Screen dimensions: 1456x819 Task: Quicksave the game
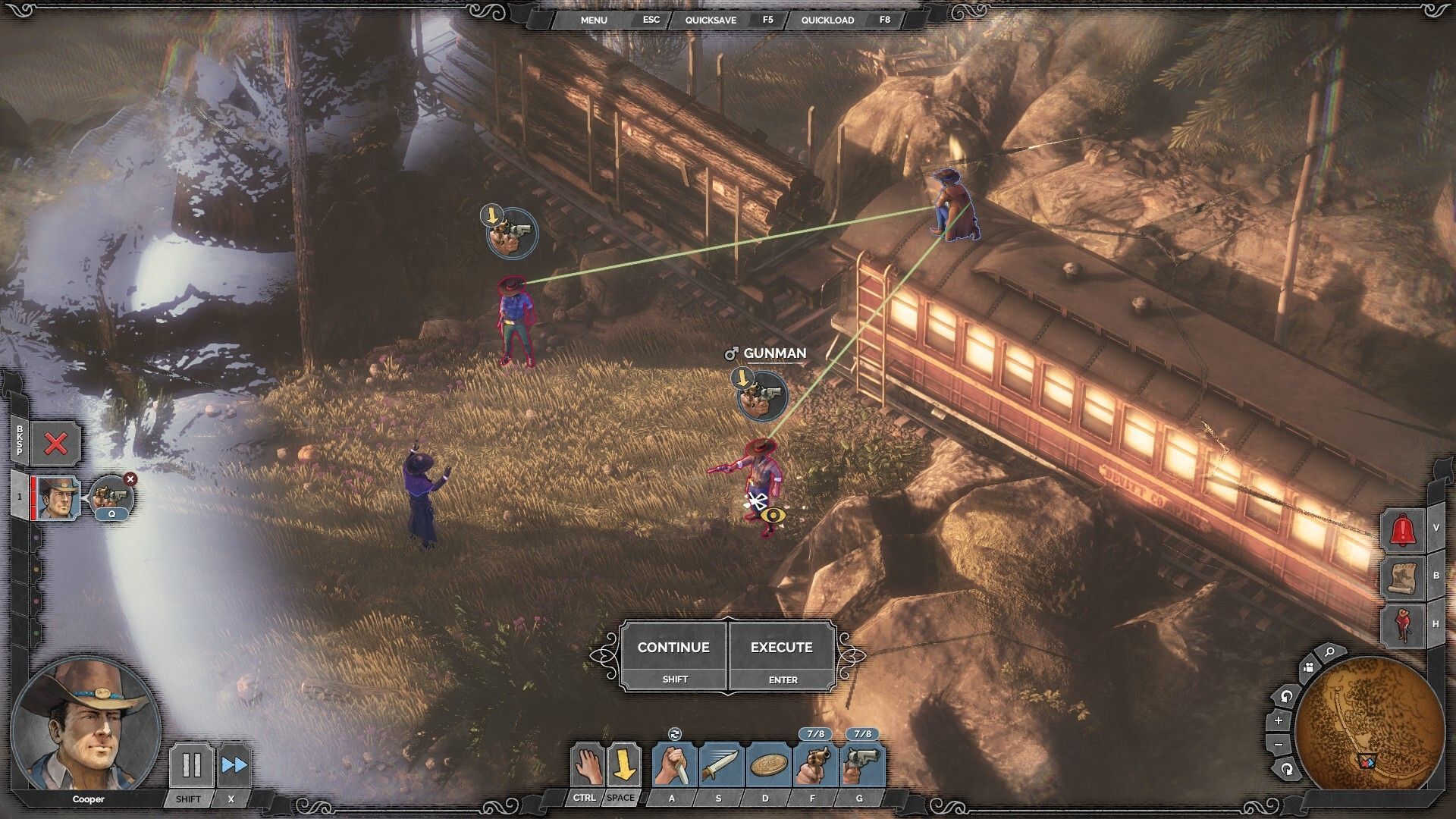[x=711, y=20]
